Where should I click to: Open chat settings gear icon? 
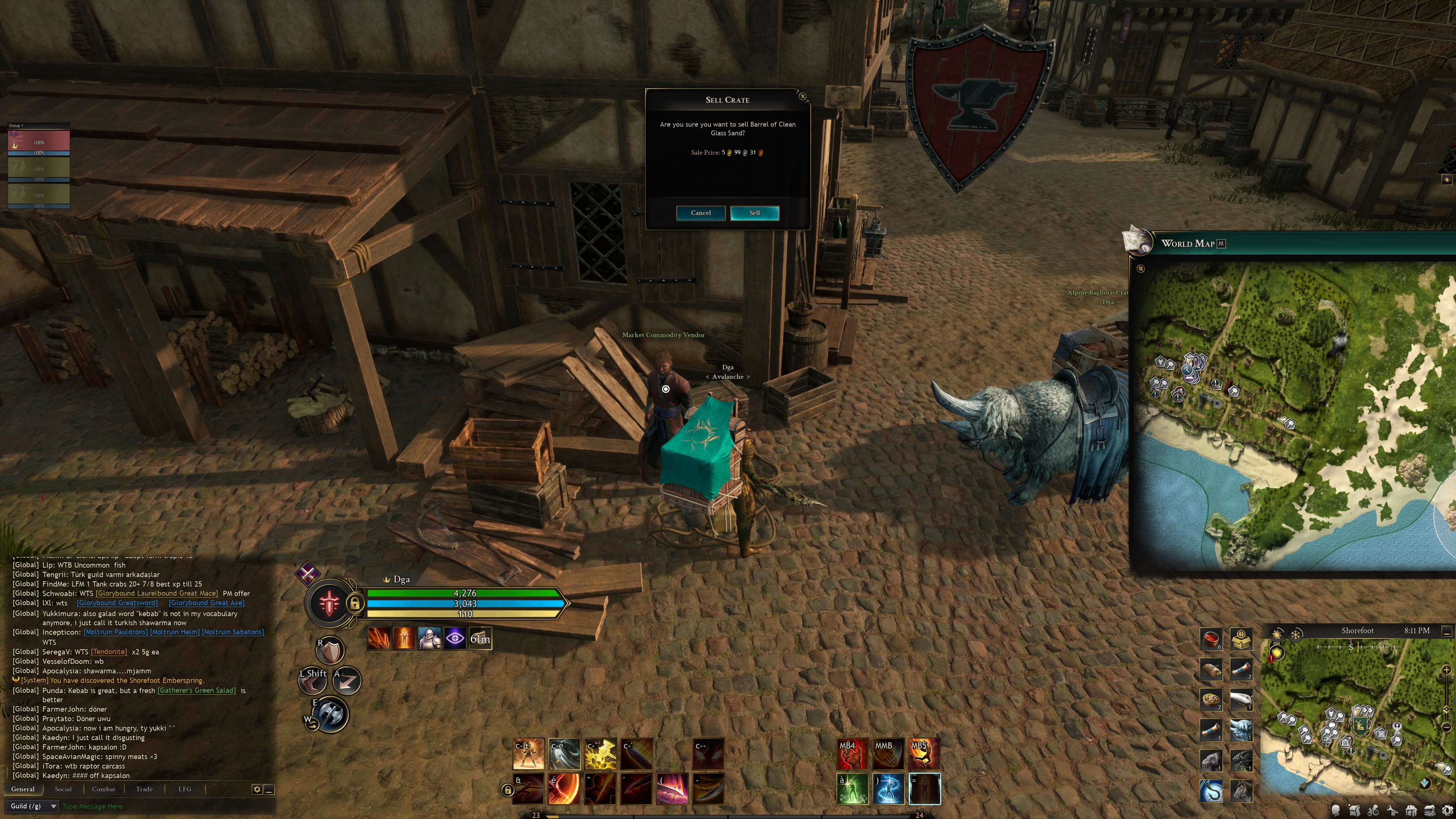[x=257, y=789]
